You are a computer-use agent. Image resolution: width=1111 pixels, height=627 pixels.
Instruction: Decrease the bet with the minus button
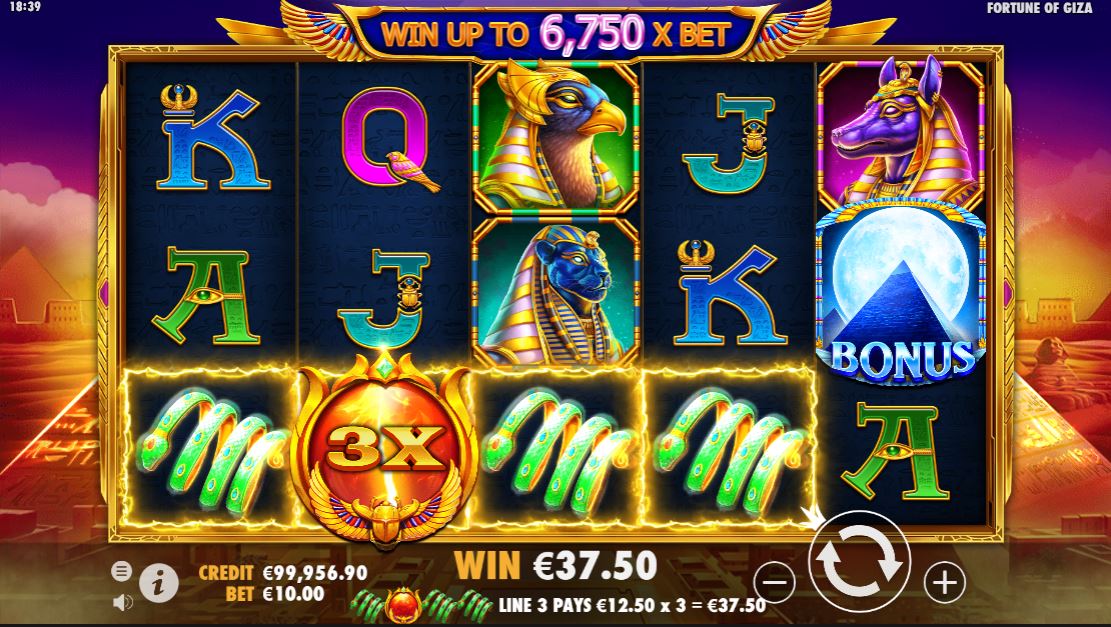pos(774,581)
